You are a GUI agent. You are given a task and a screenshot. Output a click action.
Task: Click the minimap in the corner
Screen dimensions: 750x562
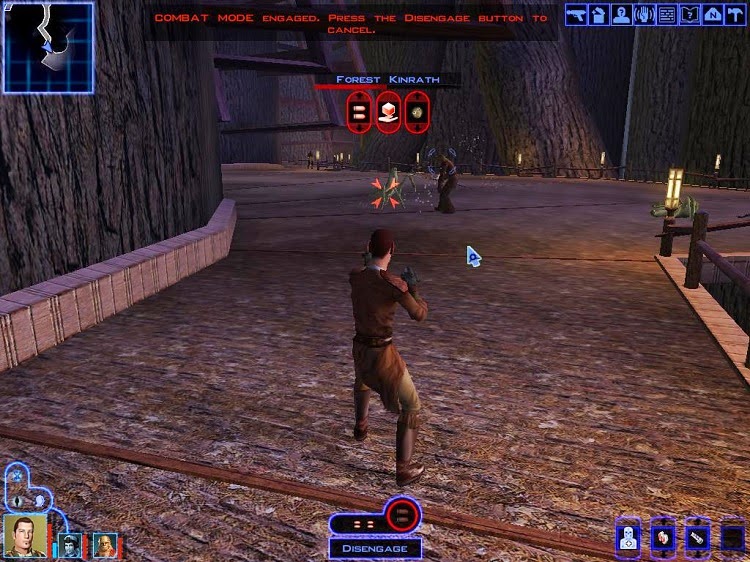(x=48, y=47)
